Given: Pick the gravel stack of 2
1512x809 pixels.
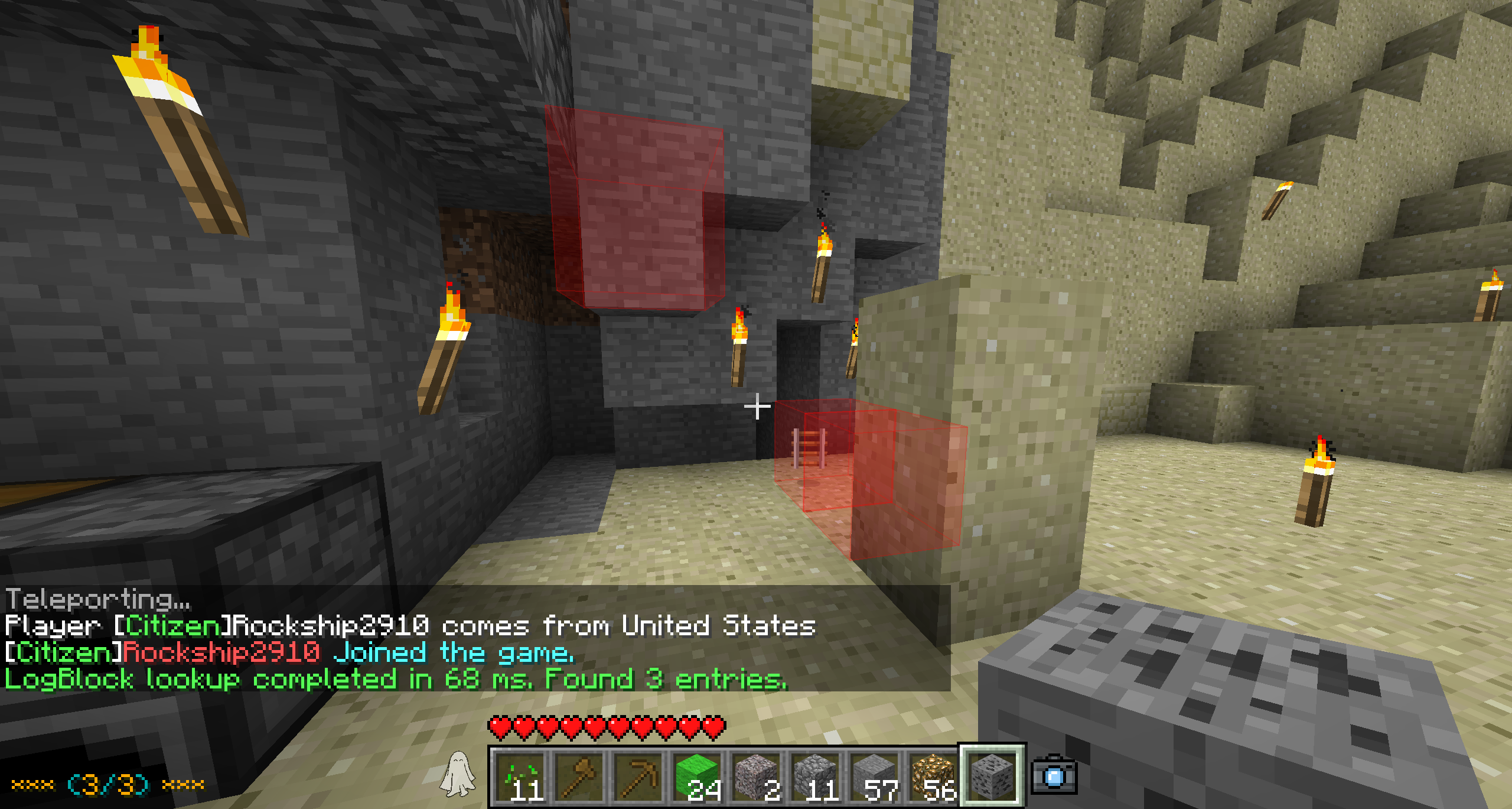Looking at the screenshot, I should 756,776.
